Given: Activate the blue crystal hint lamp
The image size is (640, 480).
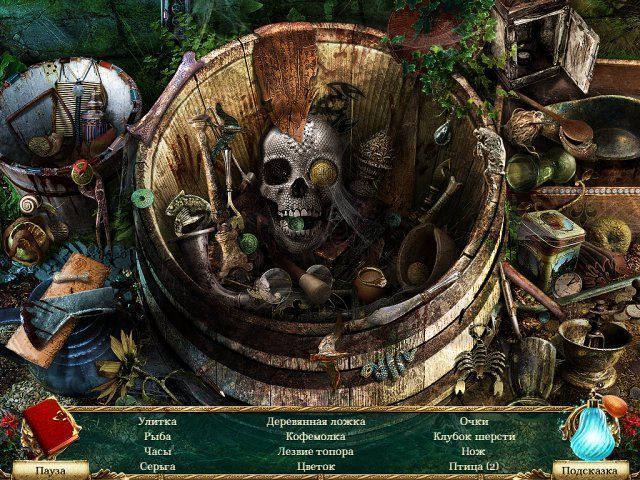Looking at the screenshot, I should [x=595, y=427].
